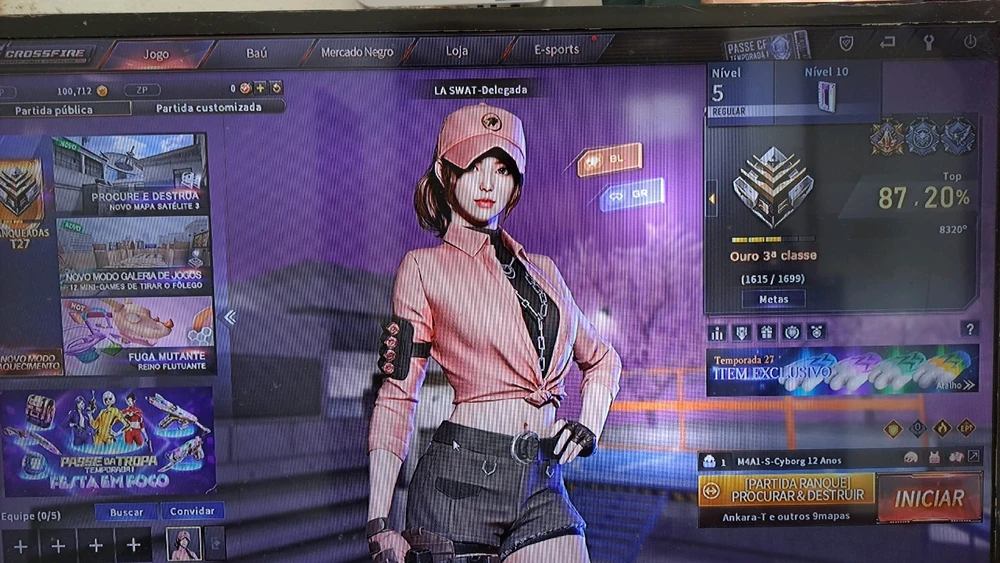Open the Baú tab
Viewport: 1000px width, 563px height.
[x=256, y=52]
